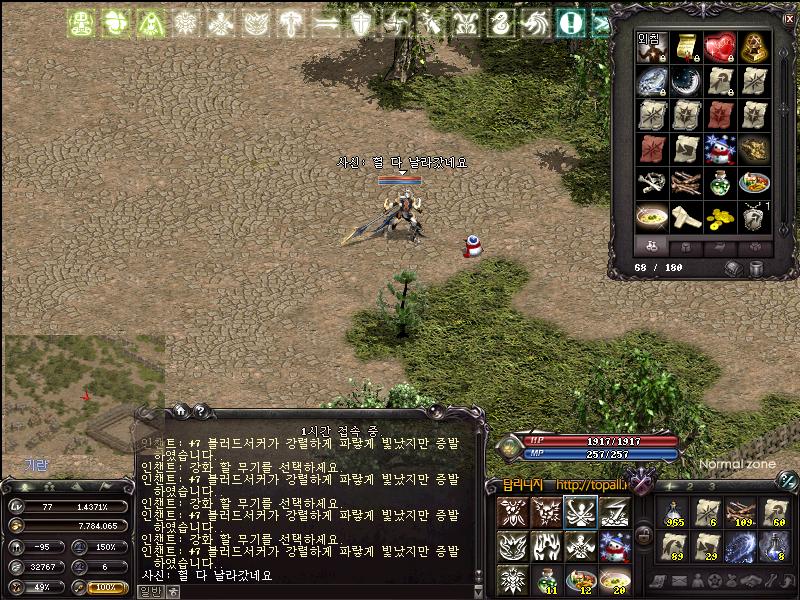Screen dimensions: 800x600
Task: Select the gold coins stack in inventory
Action: point(719,217)
